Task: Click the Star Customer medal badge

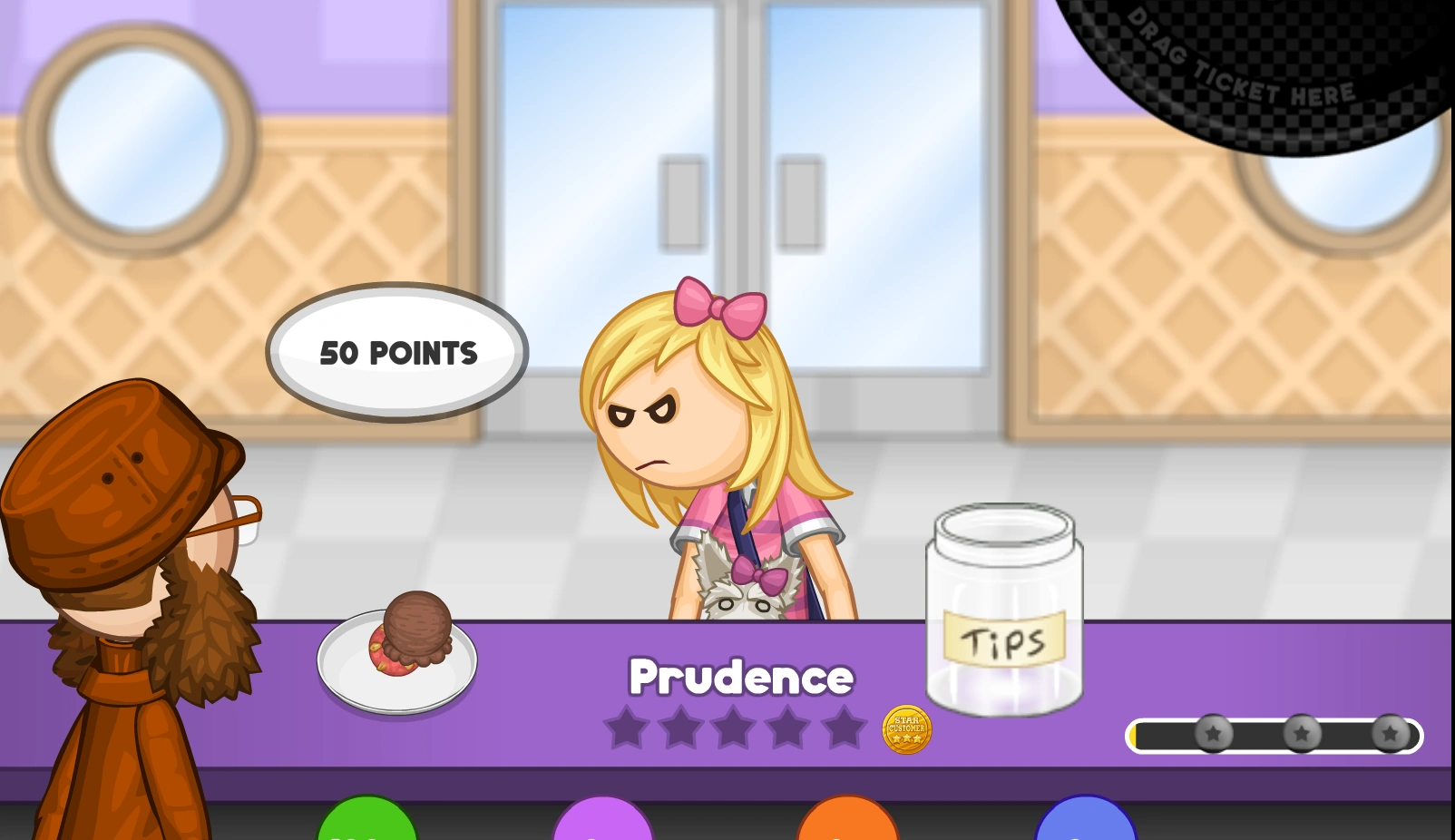Action: point(906,729)
